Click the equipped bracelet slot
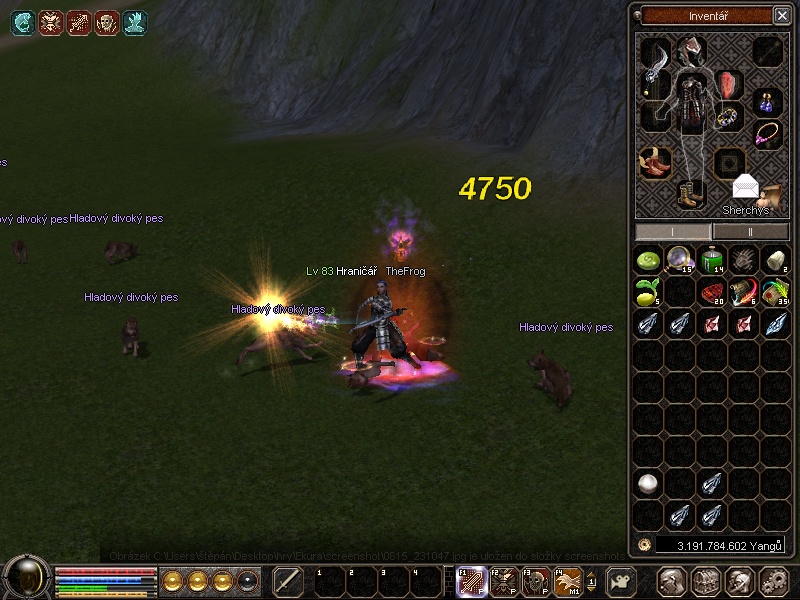Viewport: 800px width, 600px height. click(729, 117)
